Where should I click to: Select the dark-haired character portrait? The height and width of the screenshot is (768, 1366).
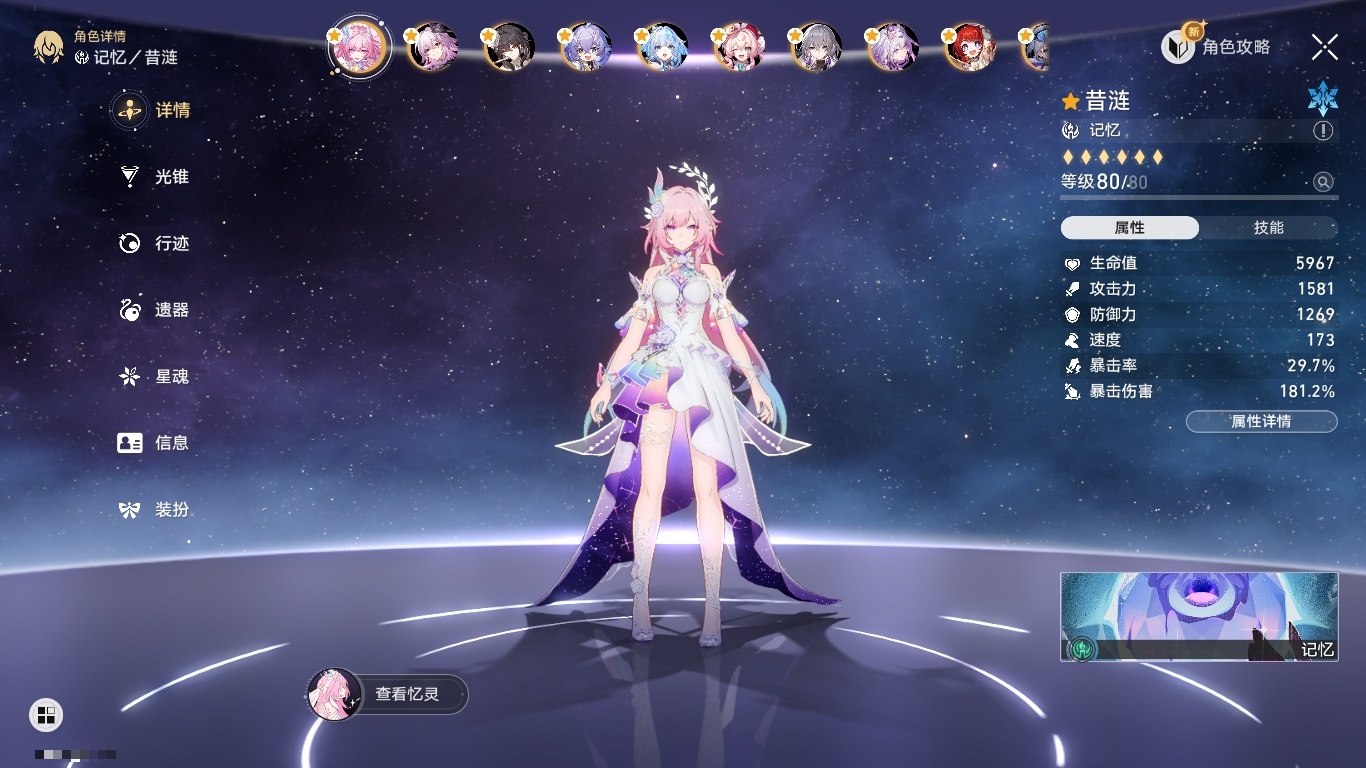[510, 48]
